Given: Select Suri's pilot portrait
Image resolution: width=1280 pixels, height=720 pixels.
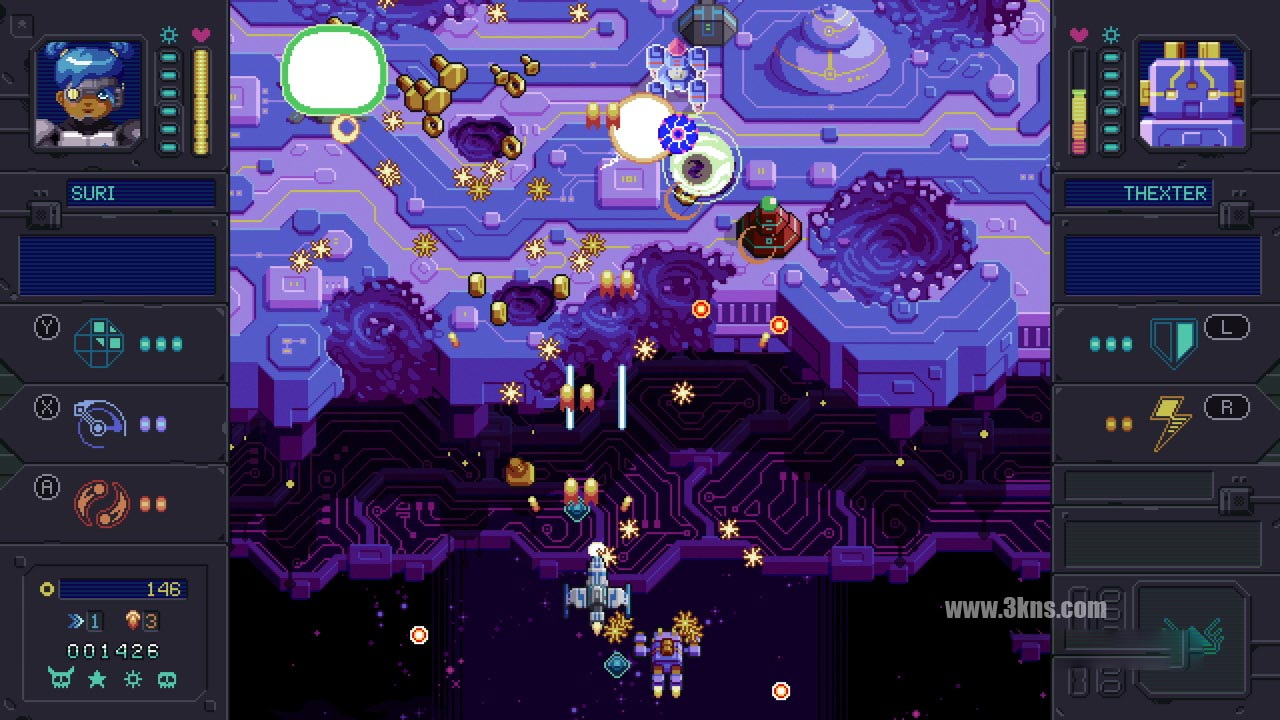Looking at the screenshot, I should click(89, 94).
